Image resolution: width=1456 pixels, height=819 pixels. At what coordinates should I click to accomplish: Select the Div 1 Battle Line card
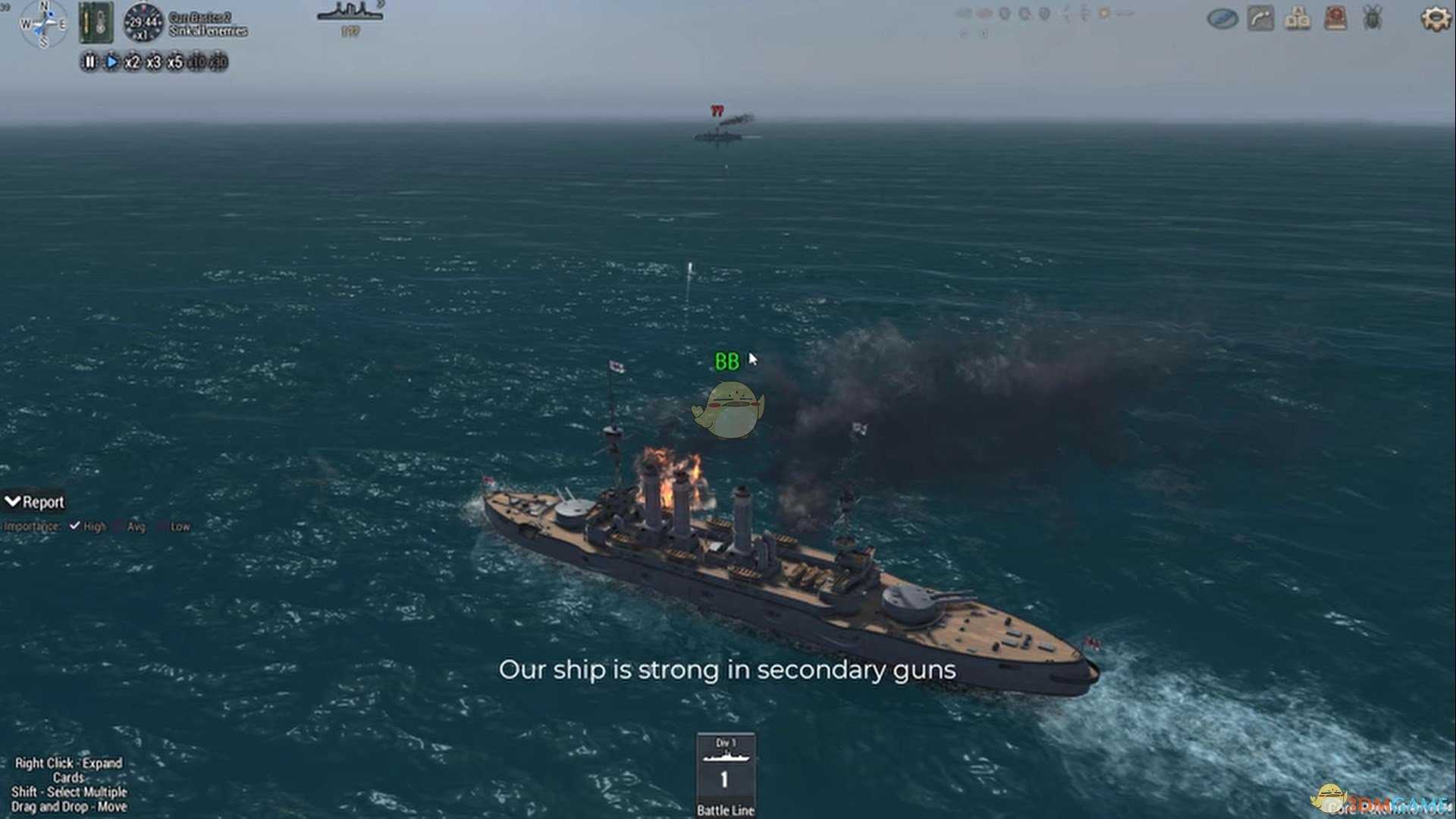coord(726,773)
